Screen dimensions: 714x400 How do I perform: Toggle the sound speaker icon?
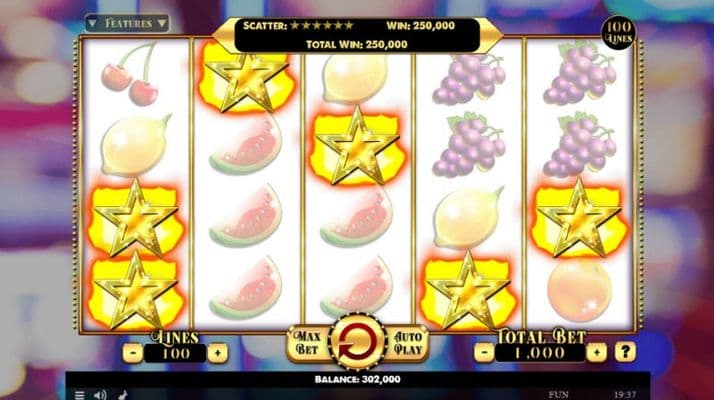point(101,394)
